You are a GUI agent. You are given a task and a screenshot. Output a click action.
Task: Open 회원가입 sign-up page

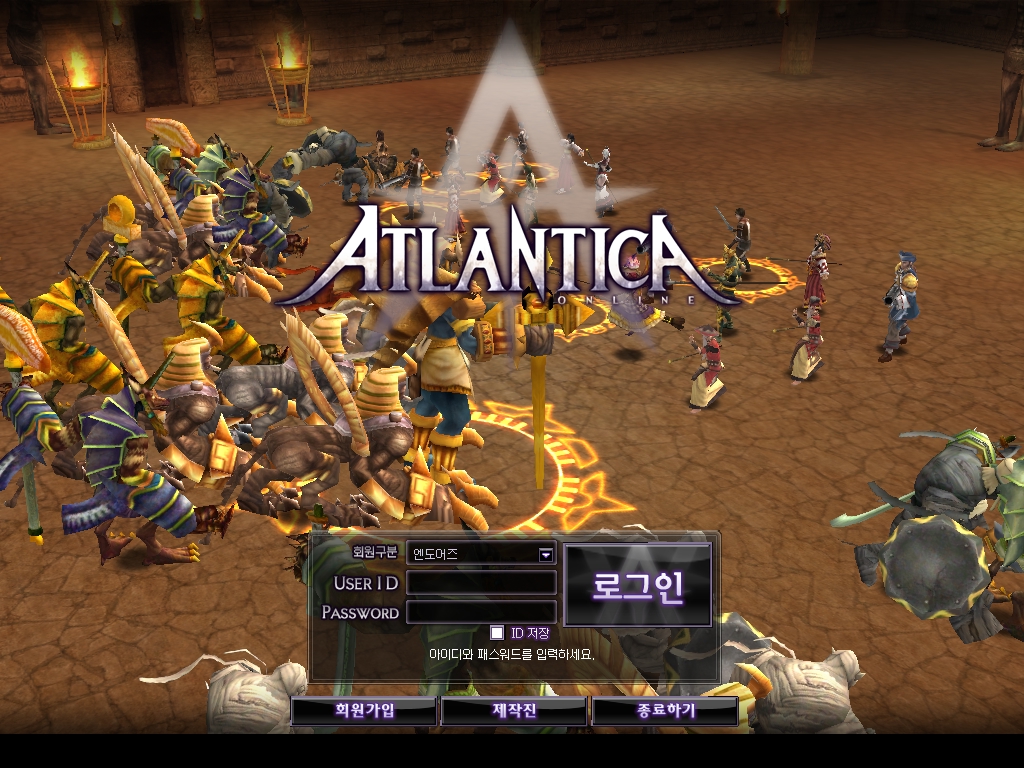point(364,711)
